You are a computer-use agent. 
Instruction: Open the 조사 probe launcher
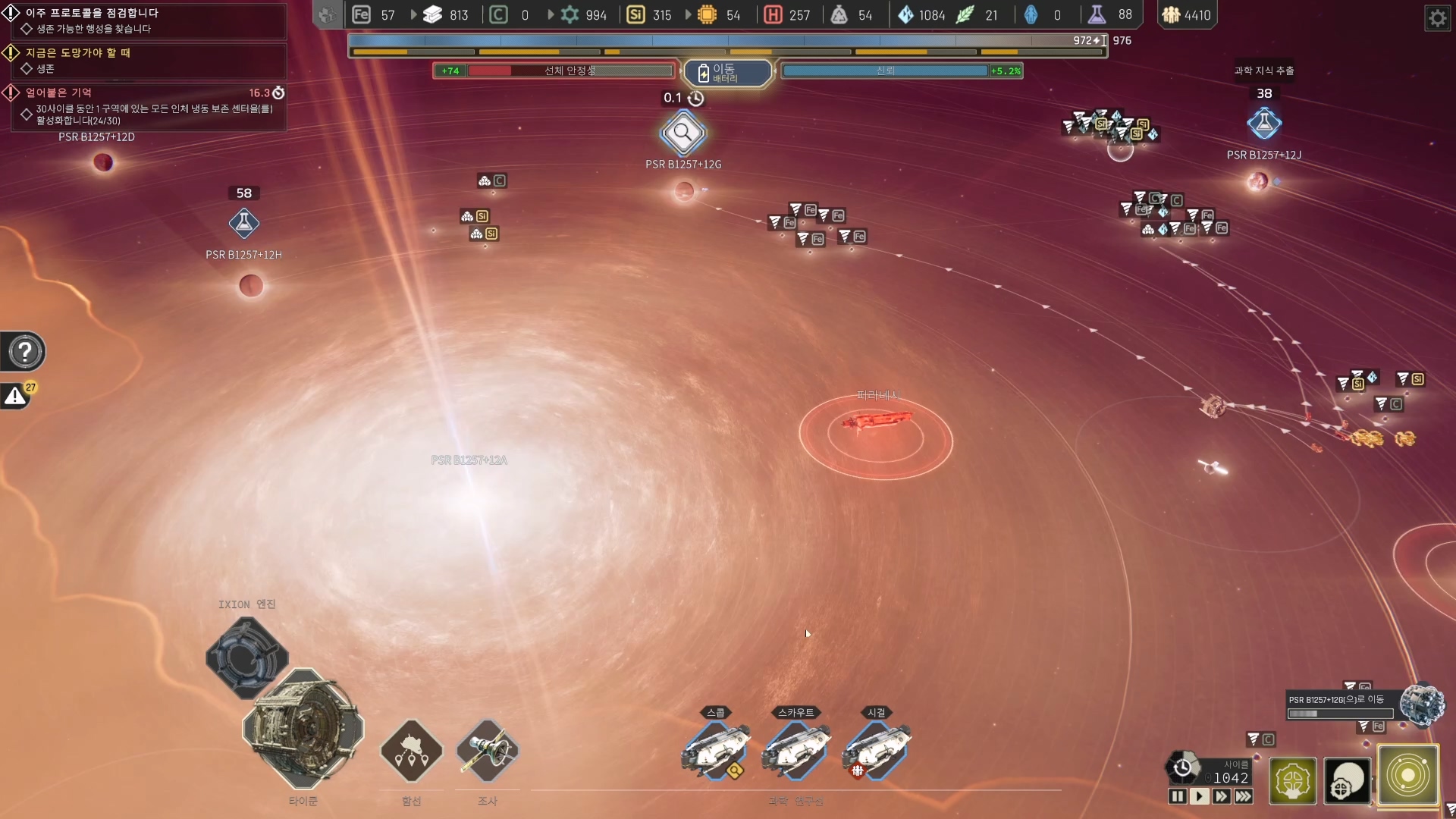[x=488, y=752]
